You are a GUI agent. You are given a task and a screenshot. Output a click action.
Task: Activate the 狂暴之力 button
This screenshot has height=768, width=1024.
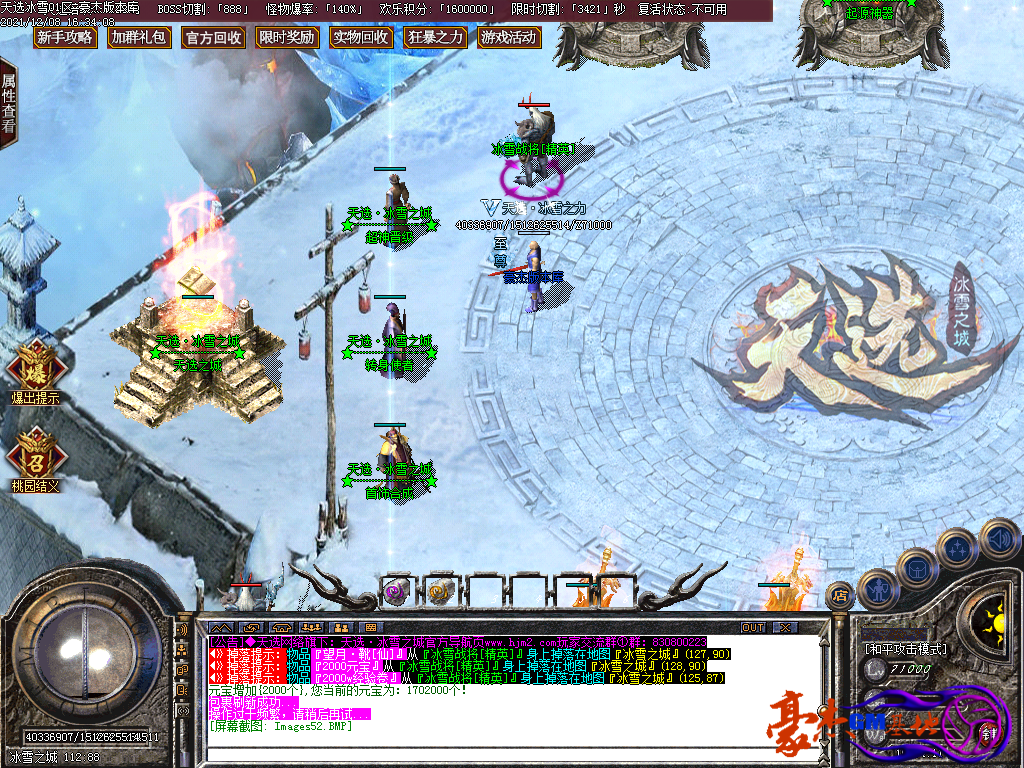(436, 38)
